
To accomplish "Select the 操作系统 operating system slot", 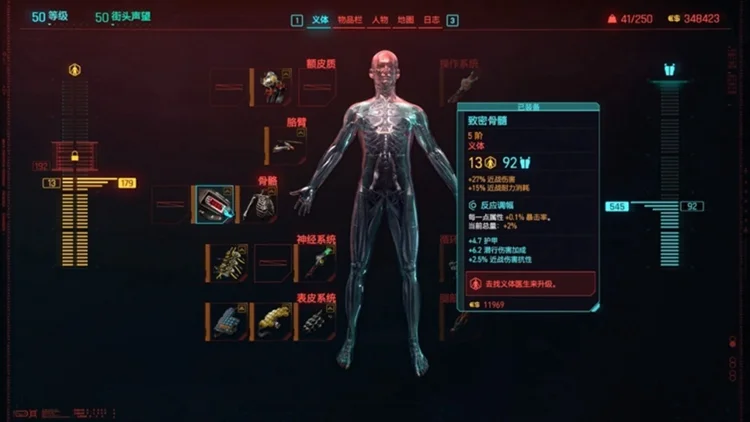I will 461,87.
